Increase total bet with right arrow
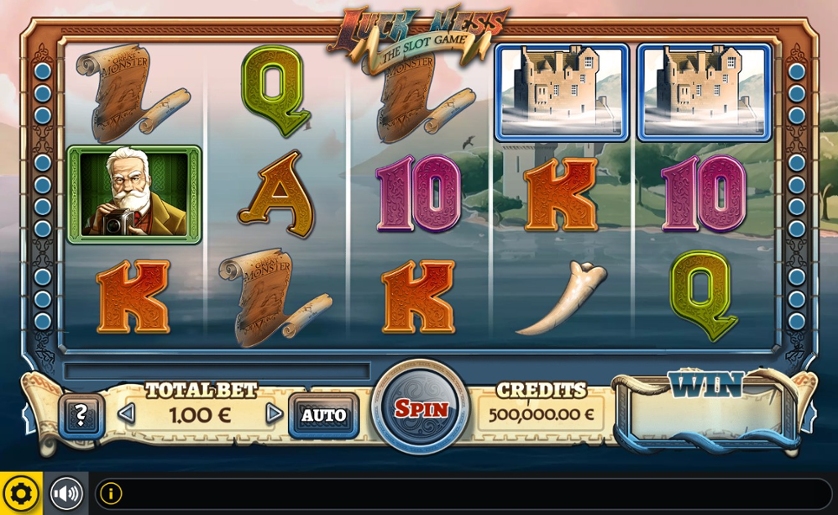The image size is (838, 515). coord(273,413)
